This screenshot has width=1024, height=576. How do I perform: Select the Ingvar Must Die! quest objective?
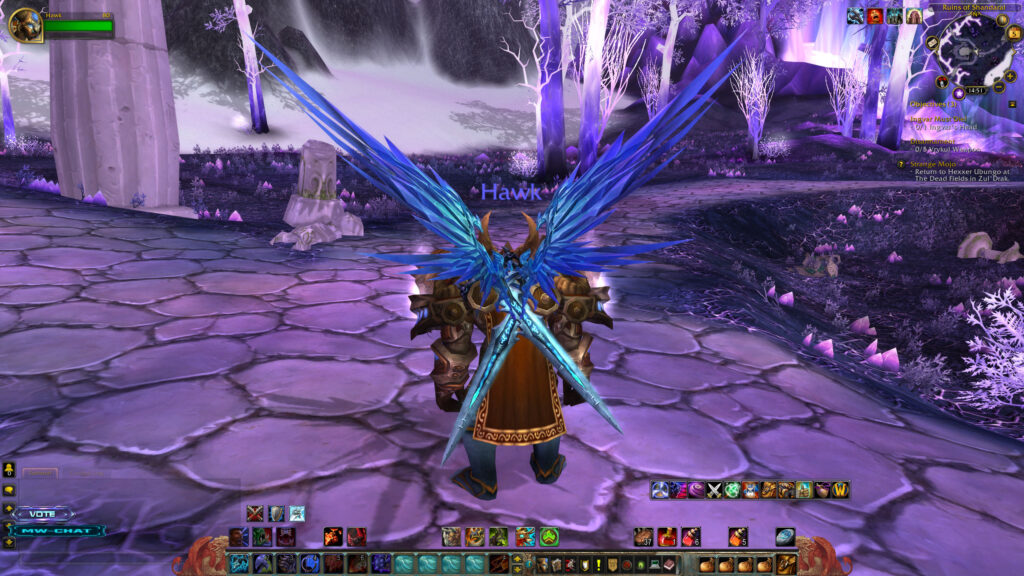pyautogui.click(x=937, y=118)
